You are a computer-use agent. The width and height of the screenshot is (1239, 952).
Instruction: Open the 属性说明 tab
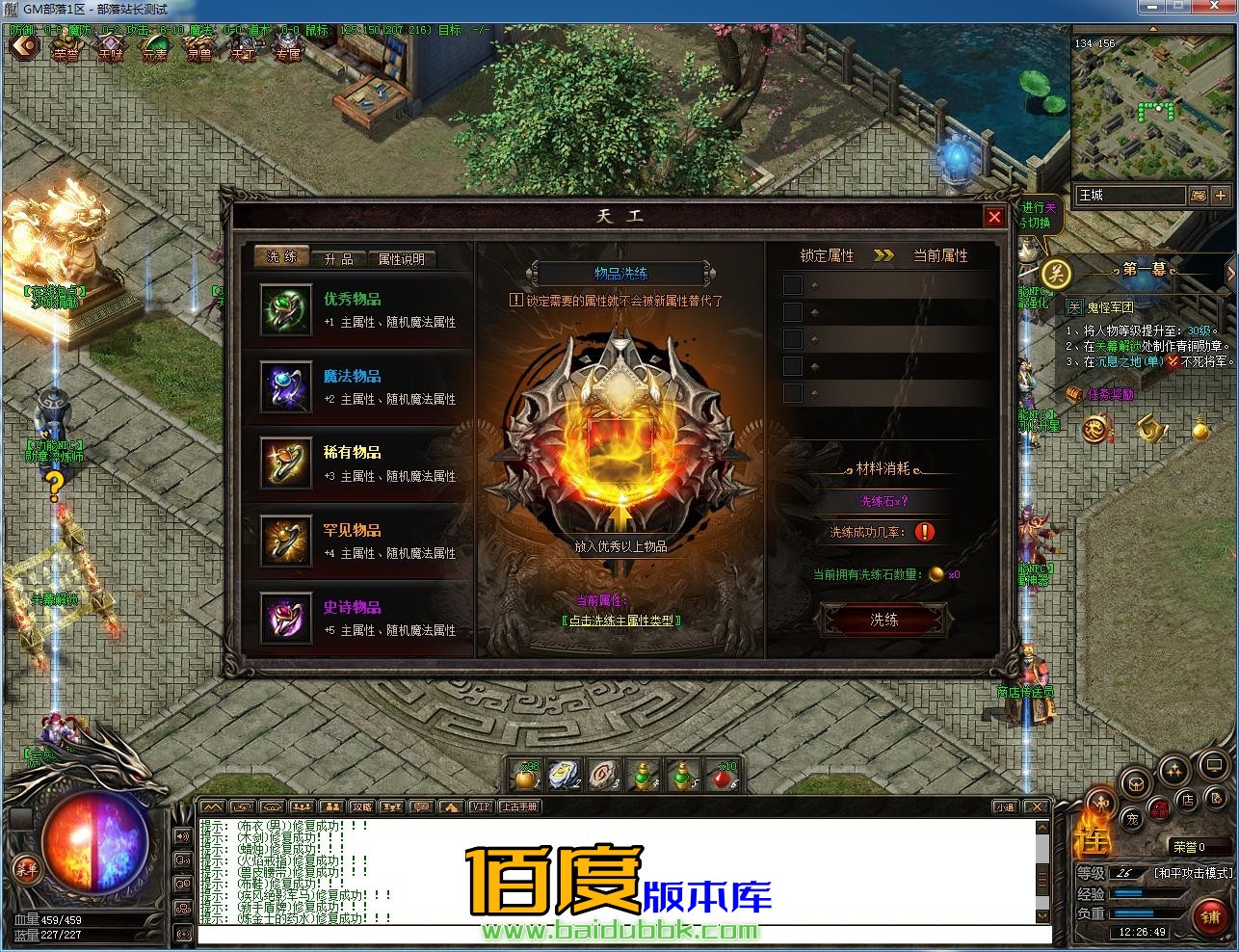(400, 258)
